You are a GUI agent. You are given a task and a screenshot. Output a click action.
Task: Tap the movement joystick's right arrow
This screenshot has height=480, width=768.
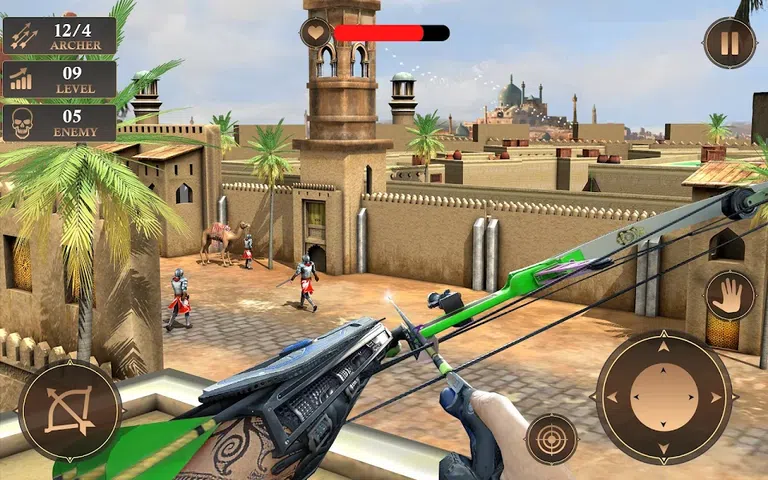(715, 397)
